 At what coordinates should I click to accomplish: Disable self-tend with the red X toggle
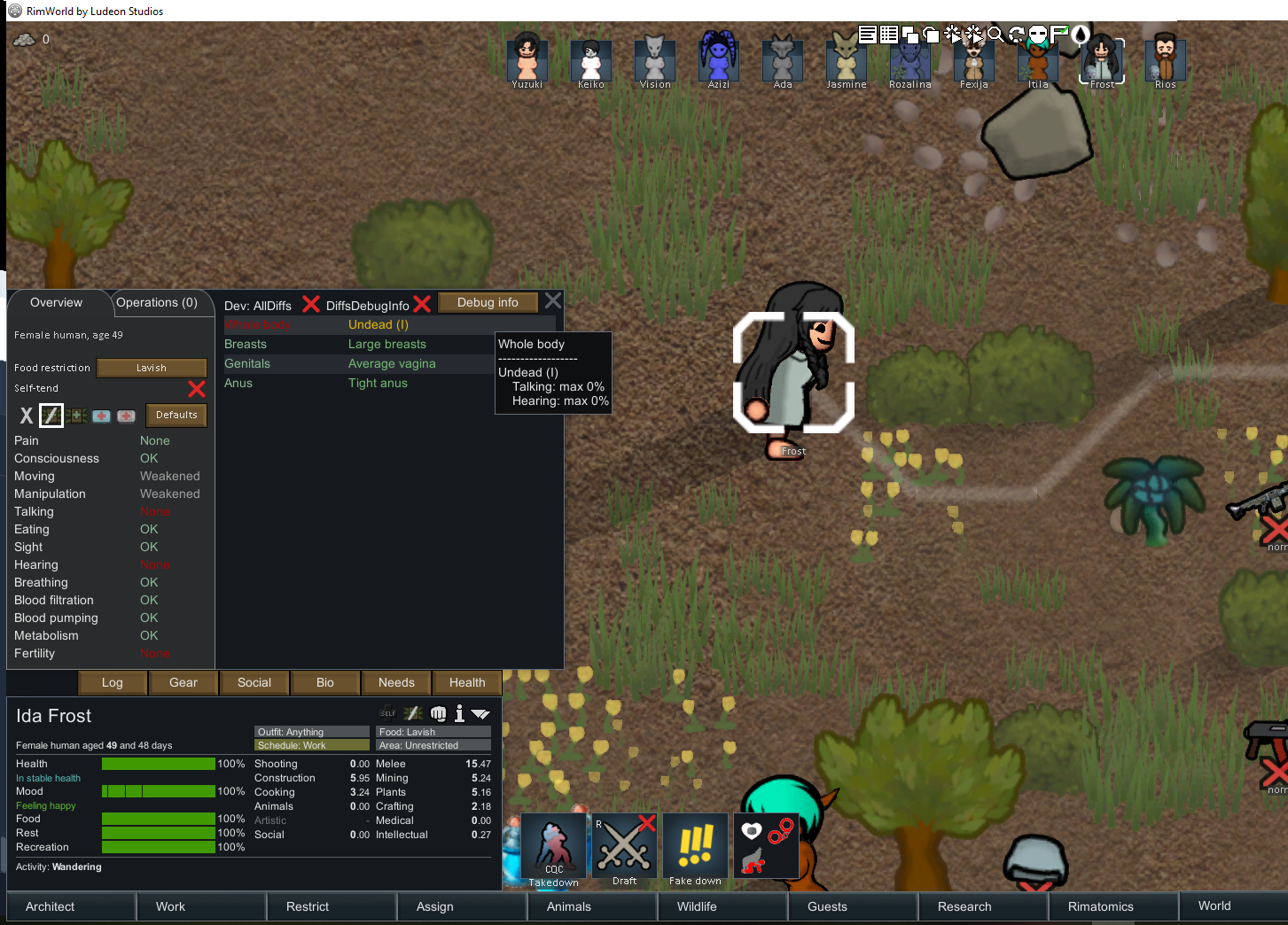coord(197,389)
